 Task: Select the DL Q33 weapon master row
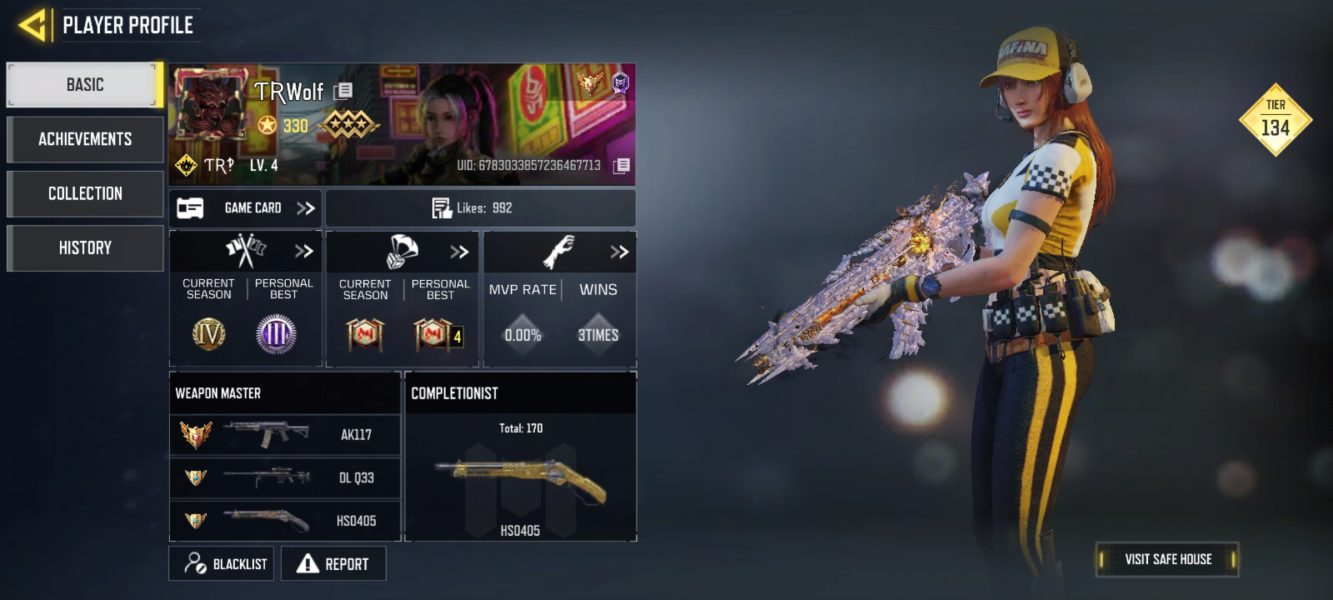coord(285,478)
